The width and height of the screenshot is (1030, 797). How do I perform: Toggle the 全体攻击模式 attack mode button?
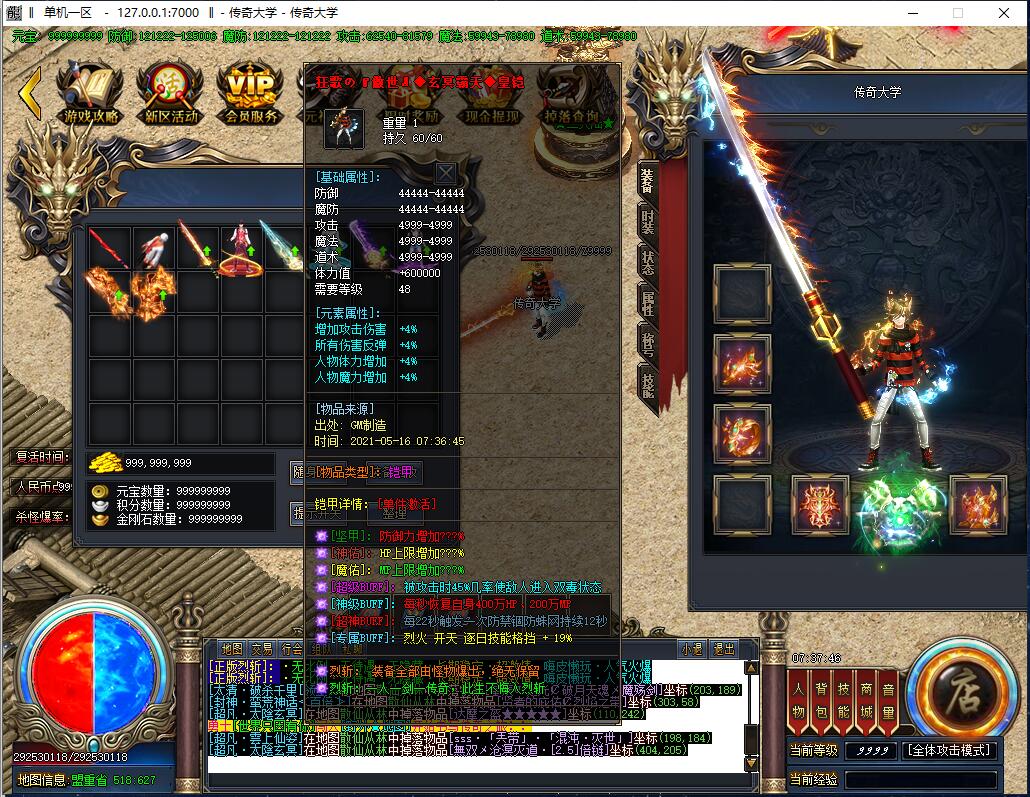point(949,750)
